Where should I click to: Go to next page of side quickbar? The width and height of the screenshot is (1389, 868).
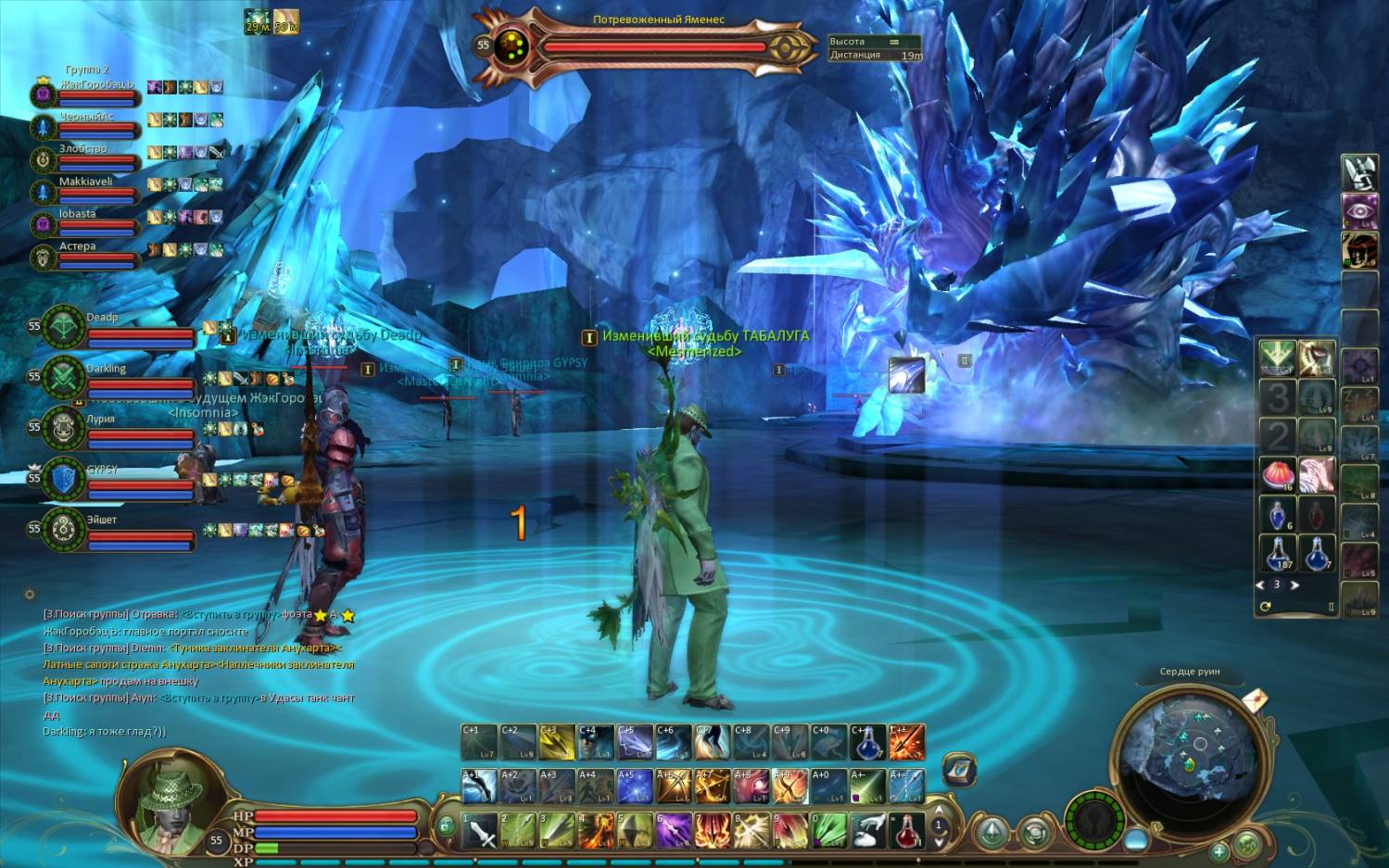pyautogui.click(x=1294, y=585)
